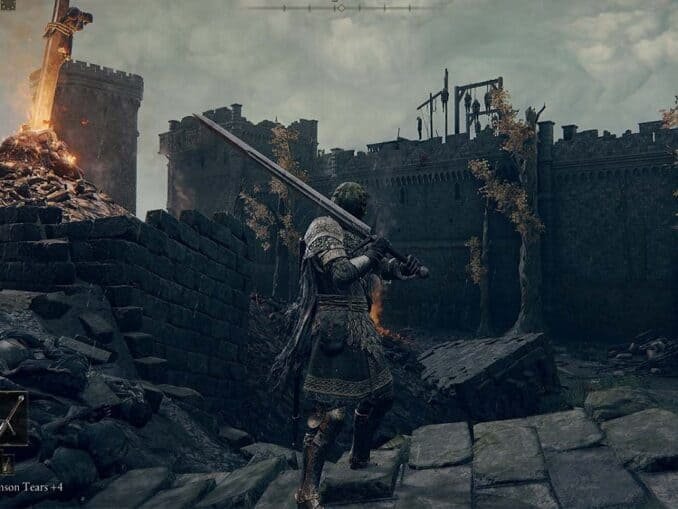Screen dimensions: 678x509
Task: Use the Crimson Tears flask slot
Action: (6, 464)
